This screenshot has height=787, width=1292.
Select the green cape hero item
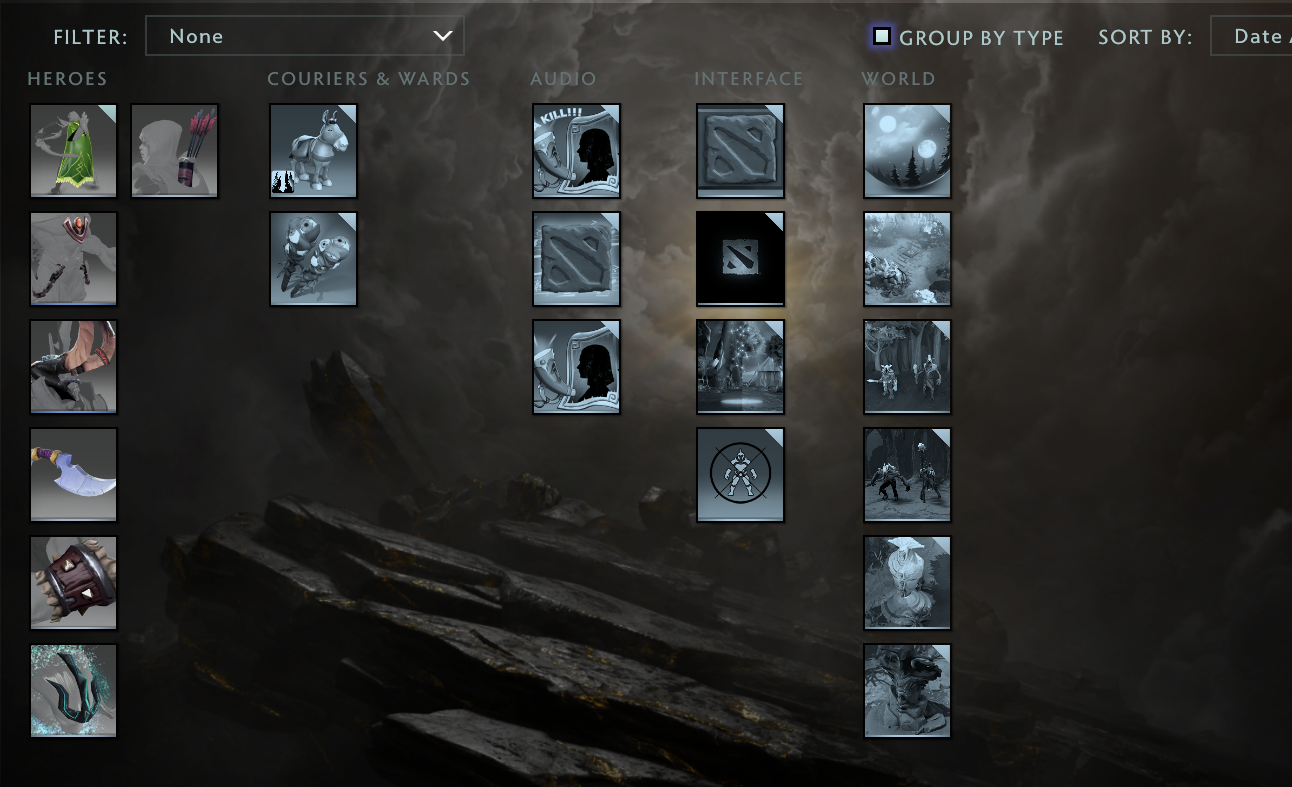(x=73, y=150)
